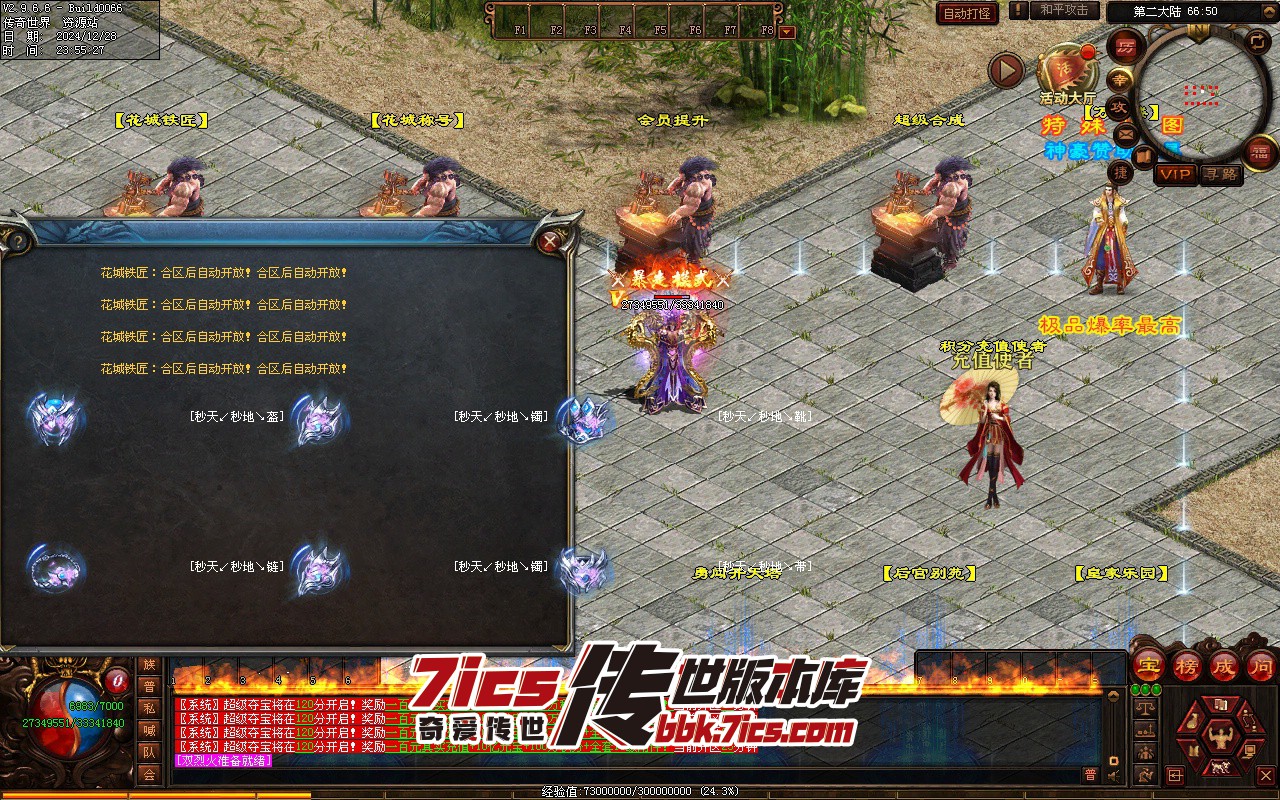1280x800 pixels.
Task: Switch chat to 私 private channel
Action: tap(149, 708)
